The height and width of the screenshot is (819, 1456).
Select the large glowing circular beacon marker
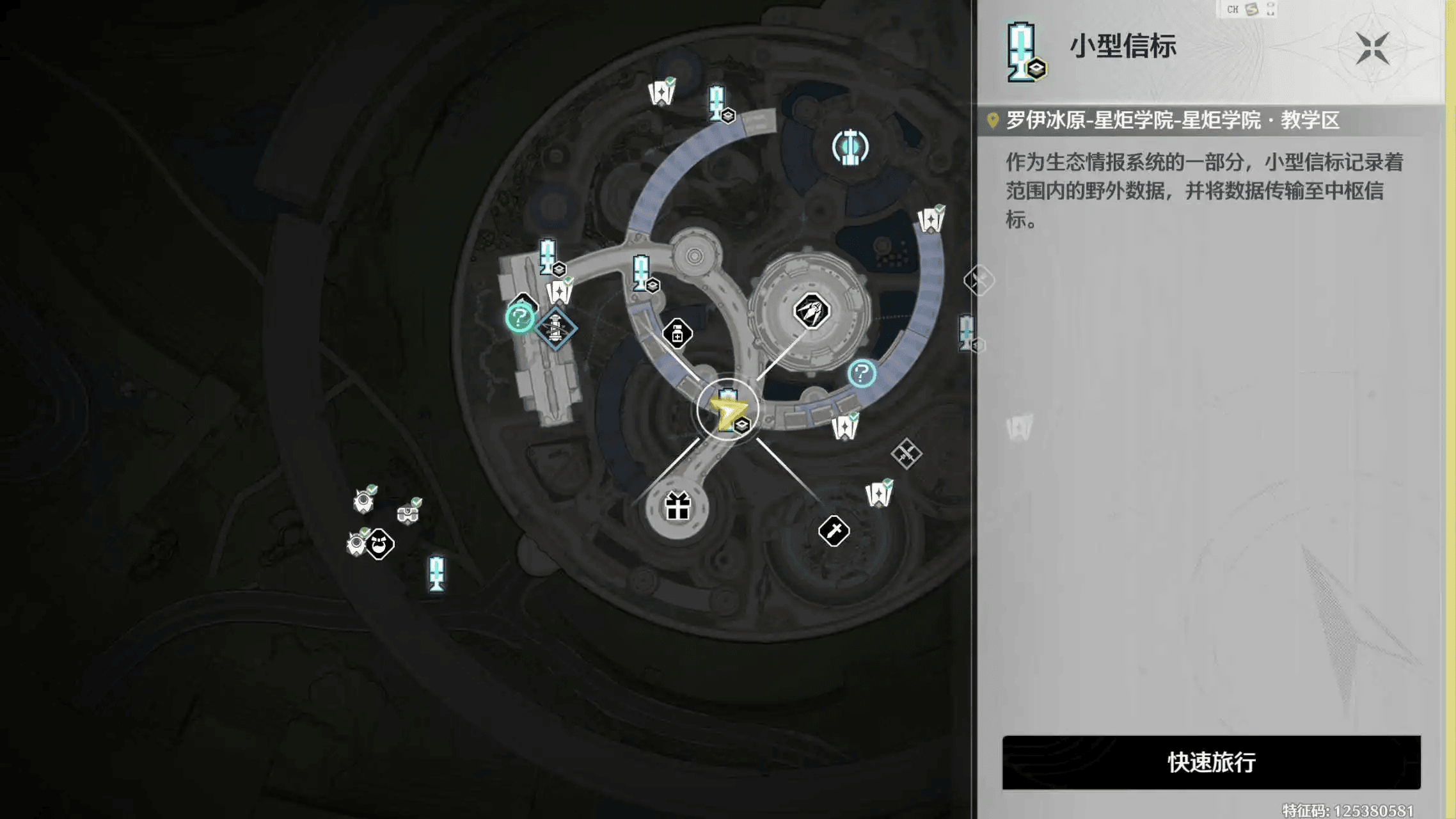pyautogui.click(x=850, y=147)
